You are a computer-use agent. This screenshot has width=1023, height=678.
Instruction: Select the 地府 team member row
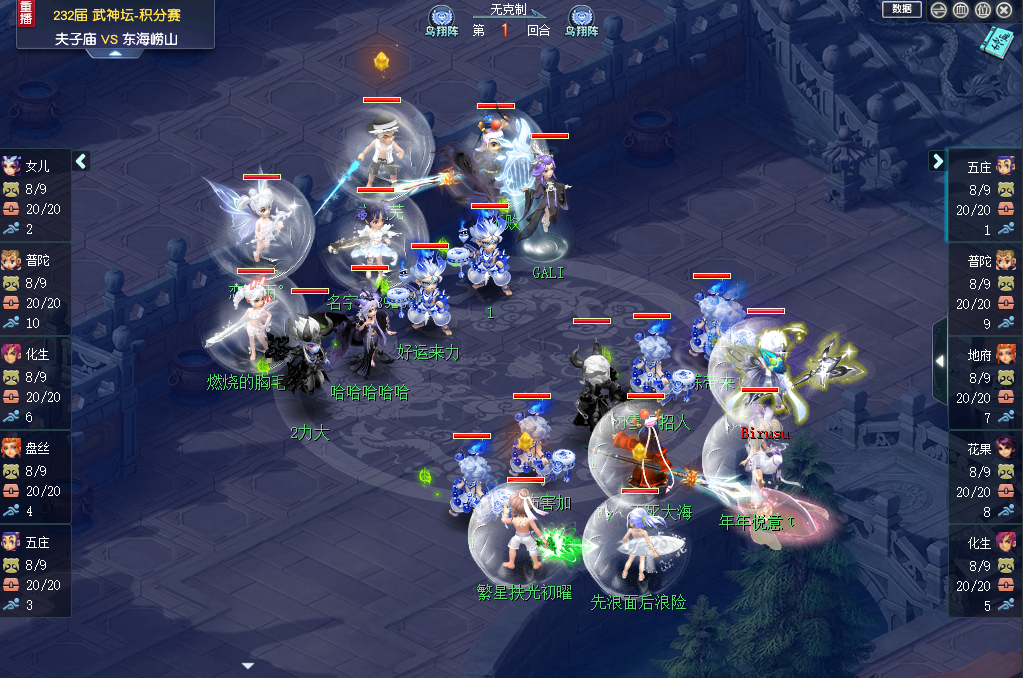click(984, 384)
